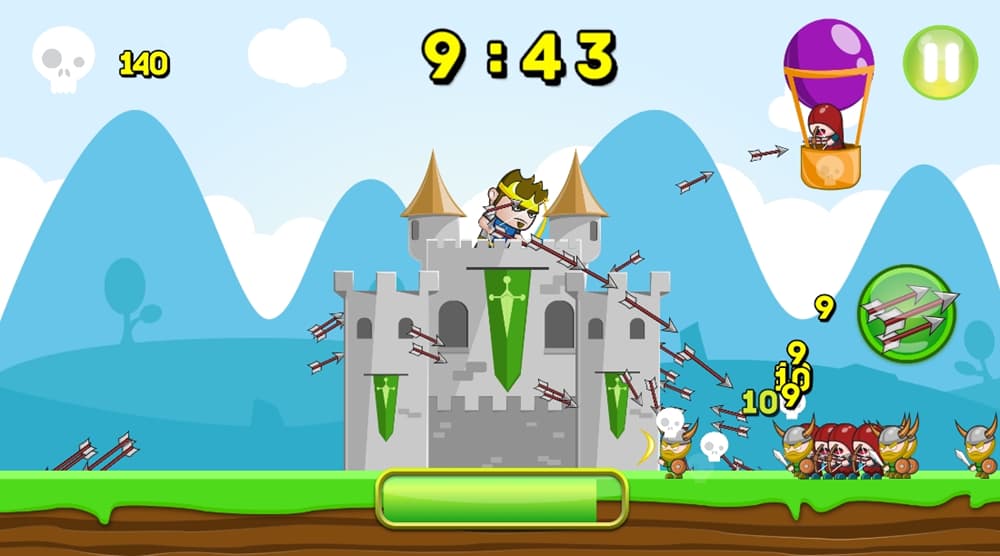This screenshot has height=556, width=1000.
Task: Activate the triple arrow volley ability
Action: click(908, 314)
